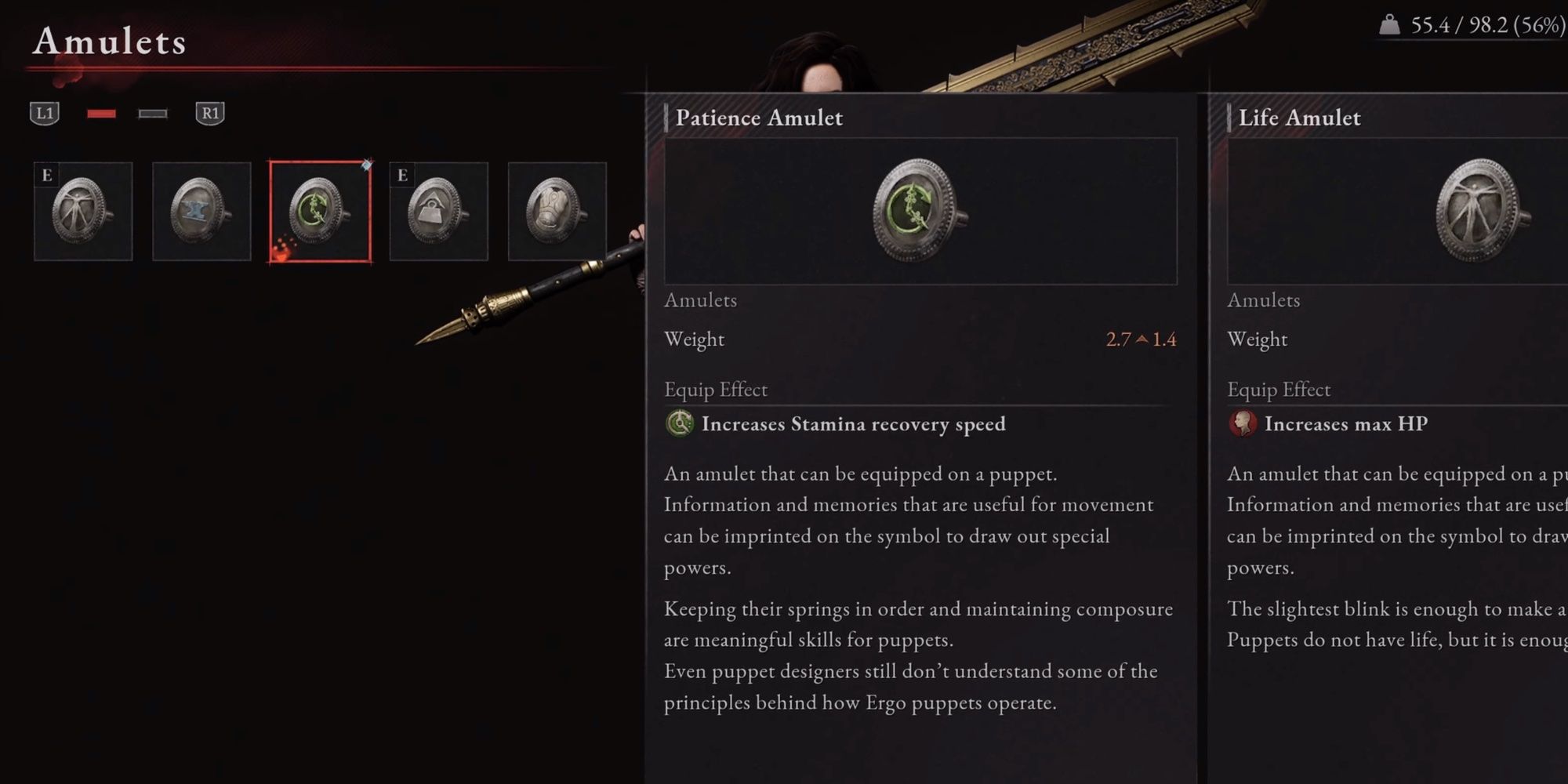Switch to the gray category tab beside it
The height and width of the screenshot is (784, 1568).
point(154,114)
